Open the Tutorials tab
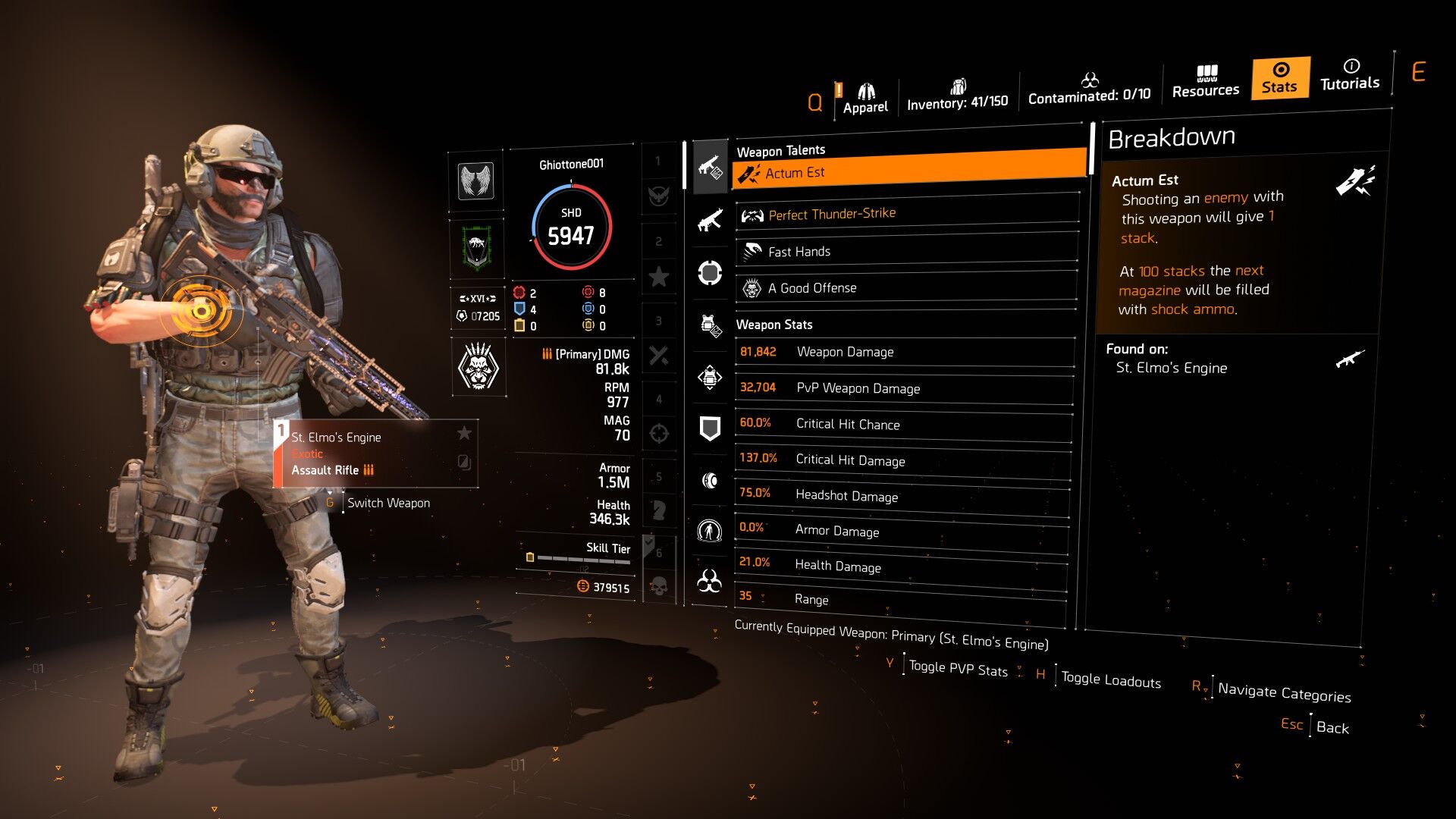Viewport: 1456px width, 819px height. 1350,75
